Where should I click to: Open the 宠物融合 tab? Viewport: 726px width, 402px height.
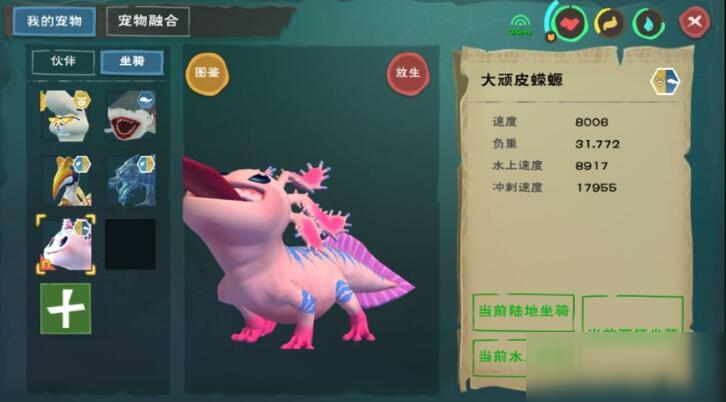tap(147, 20)
